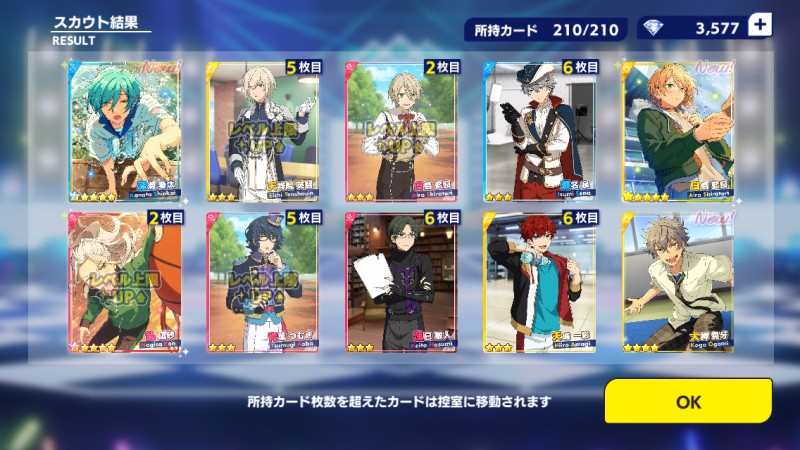Inspect the new five-star Aira Shiratori card
The width and height of the screenshot is (800, 450).
click(x=676, y=131)
